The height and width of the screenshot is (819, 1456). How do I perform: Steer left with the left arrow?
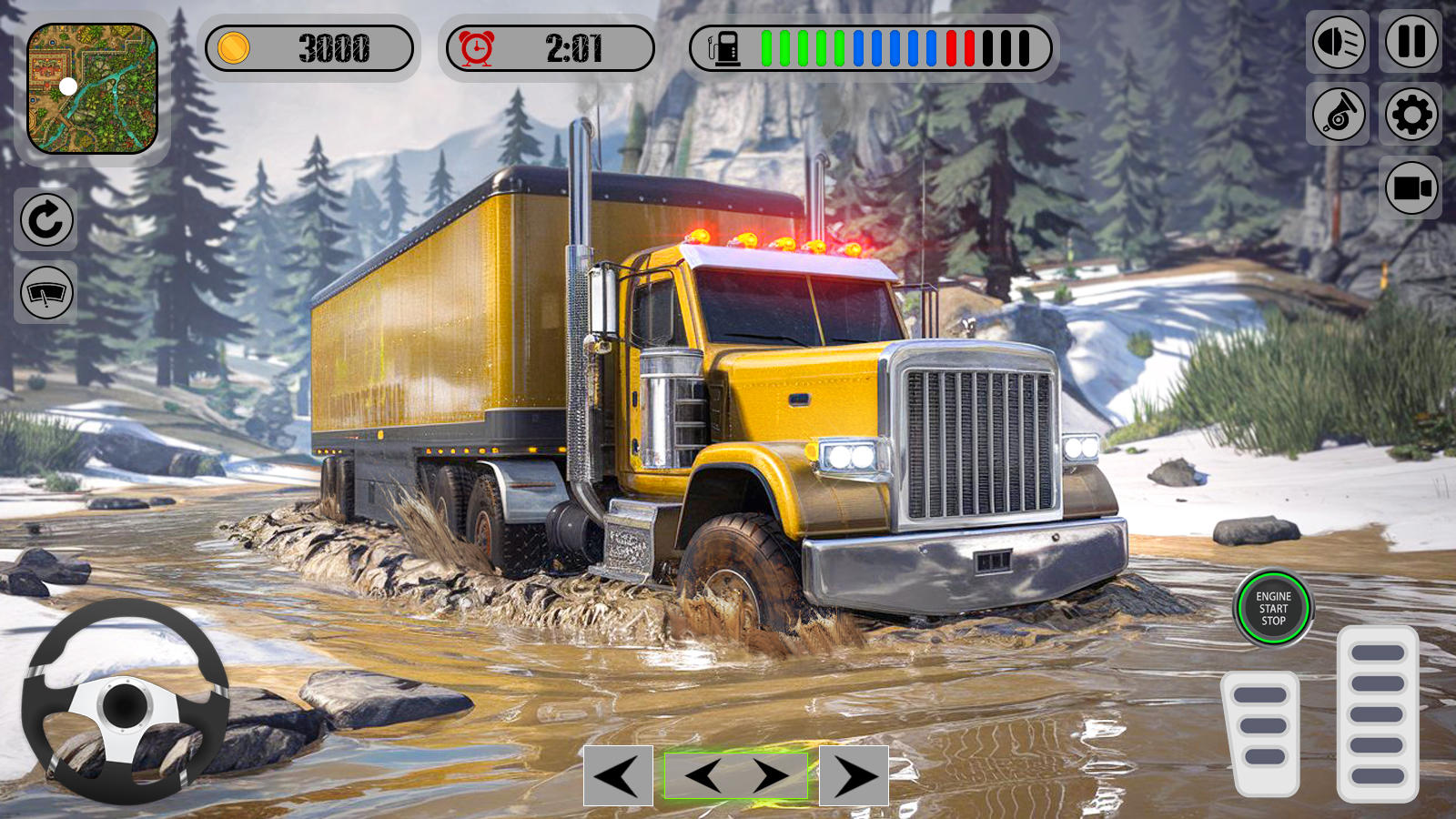(x=618, y=776)
